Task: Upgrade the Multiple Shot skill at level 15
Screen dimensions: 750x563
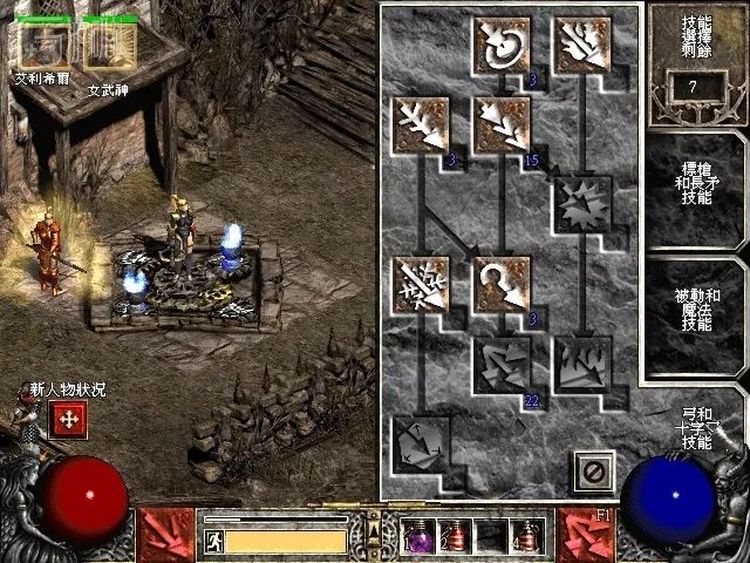Action: [x=502, y=124]
